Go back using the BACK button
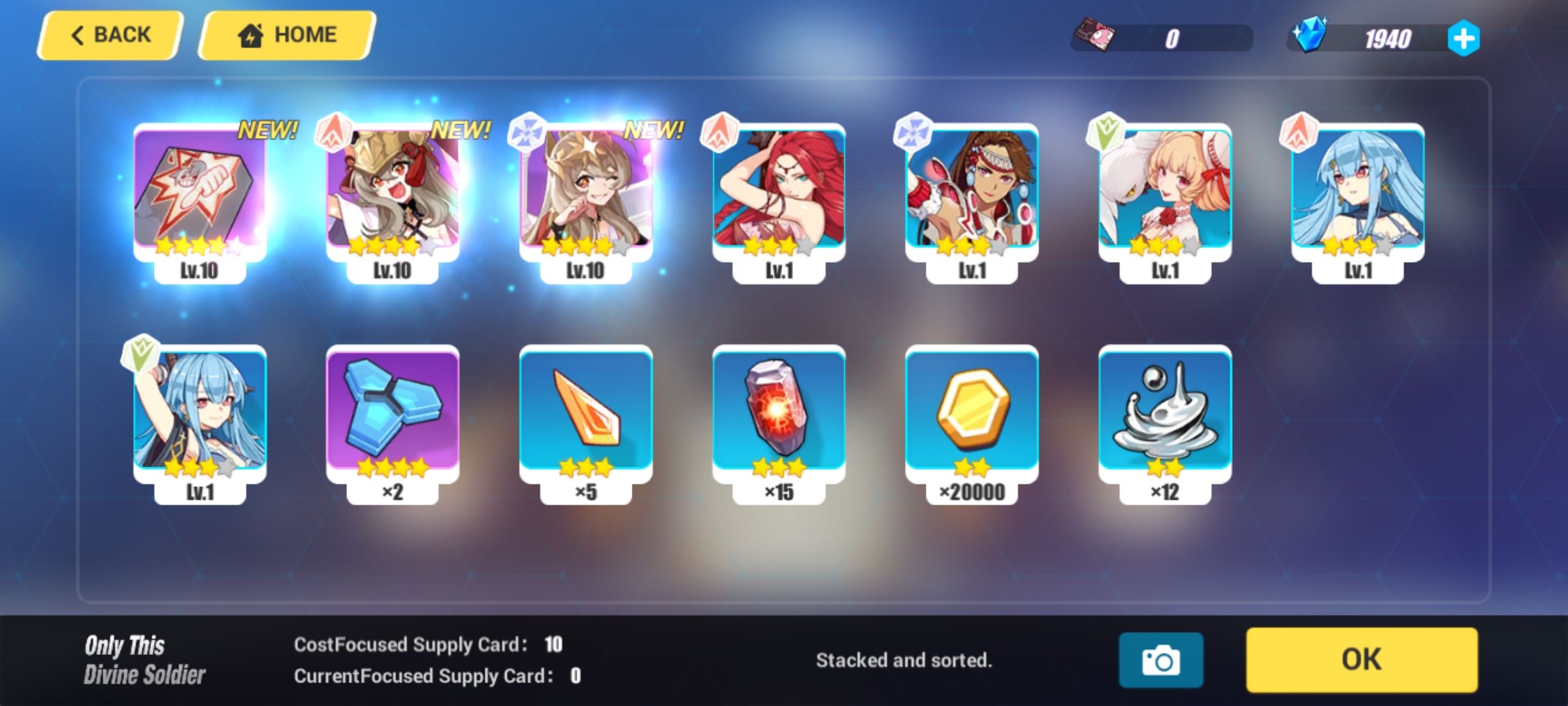Viewport: 1568px width, 706px height. (x=109, y=33)
